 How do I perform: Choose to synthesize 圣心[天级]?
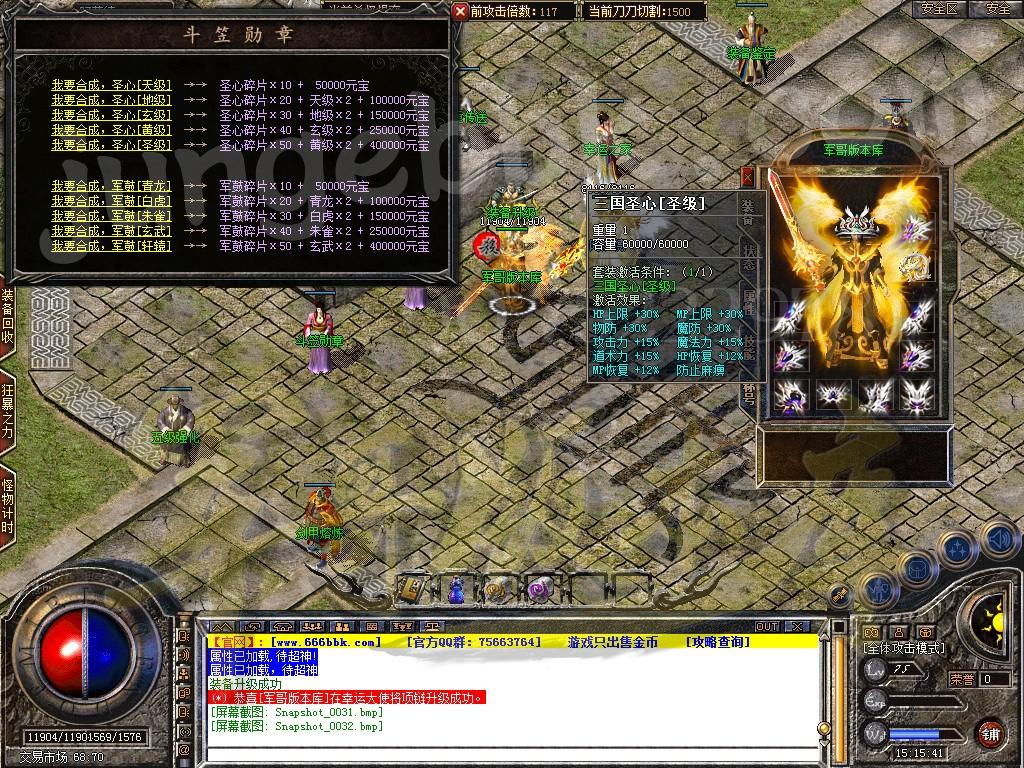click(112, 85)
